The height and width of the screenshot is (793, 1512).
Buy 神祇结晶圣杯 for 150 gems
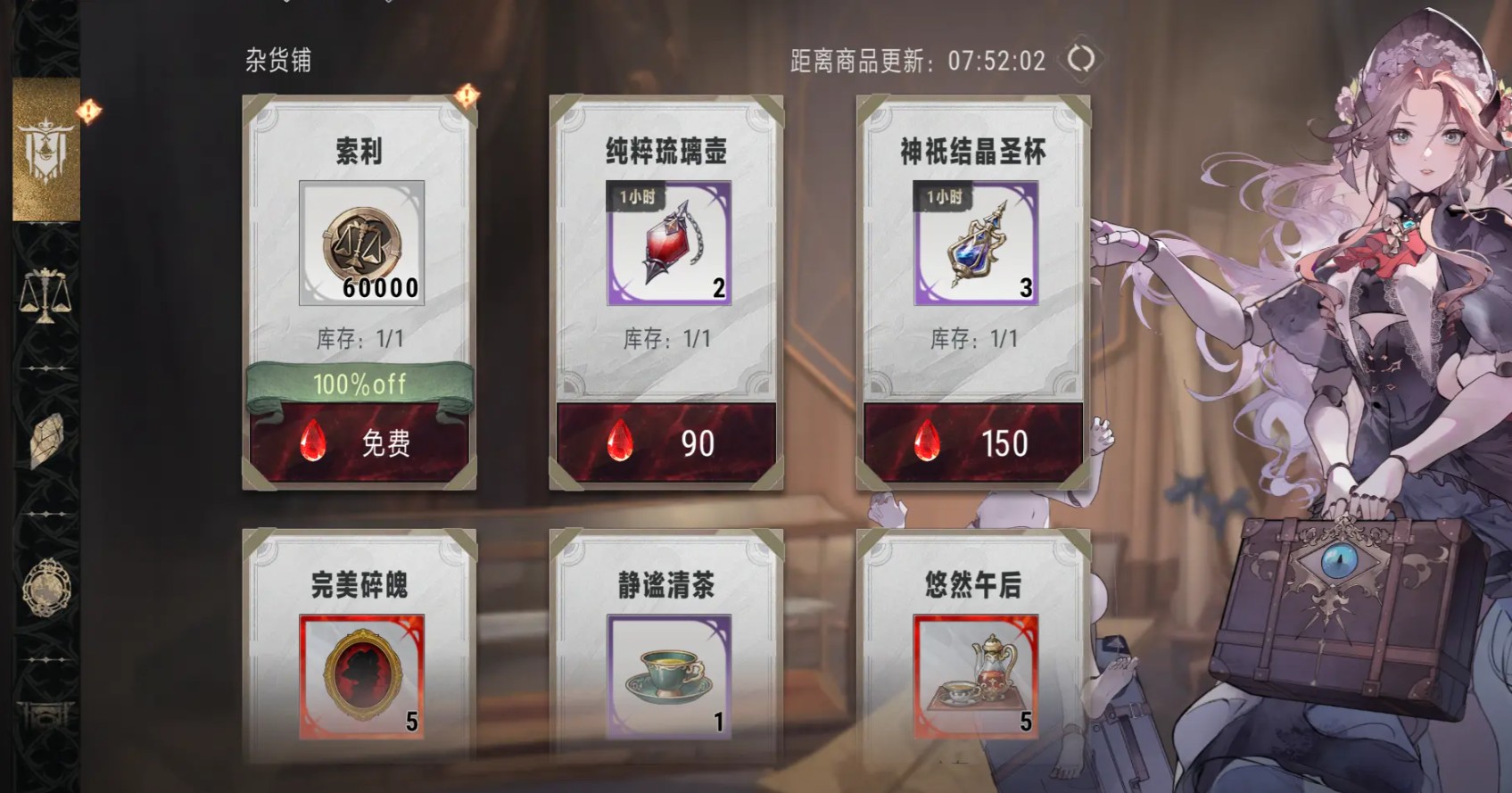[972, 441]
